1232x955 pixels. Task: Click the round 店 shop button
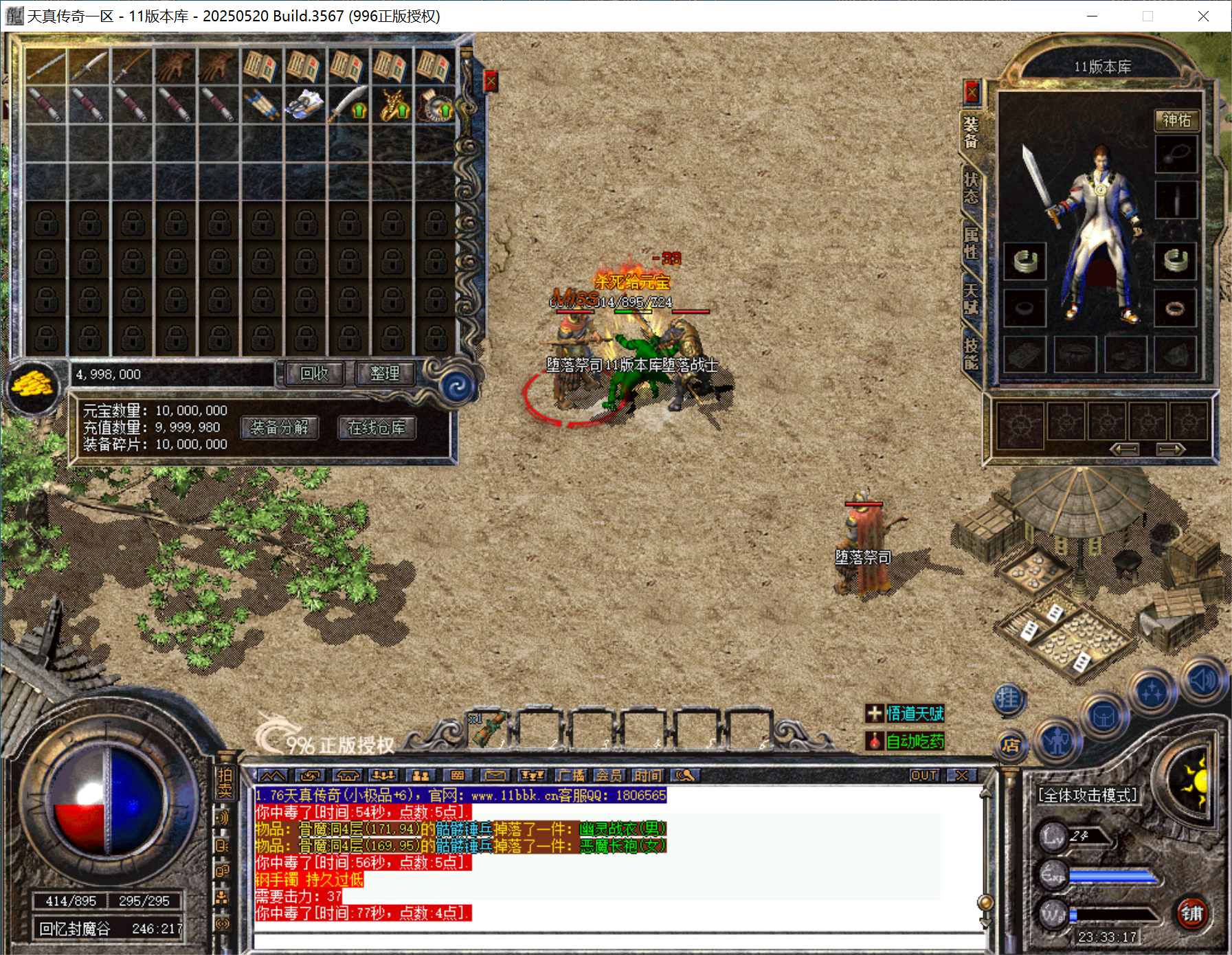point(1010,745)
